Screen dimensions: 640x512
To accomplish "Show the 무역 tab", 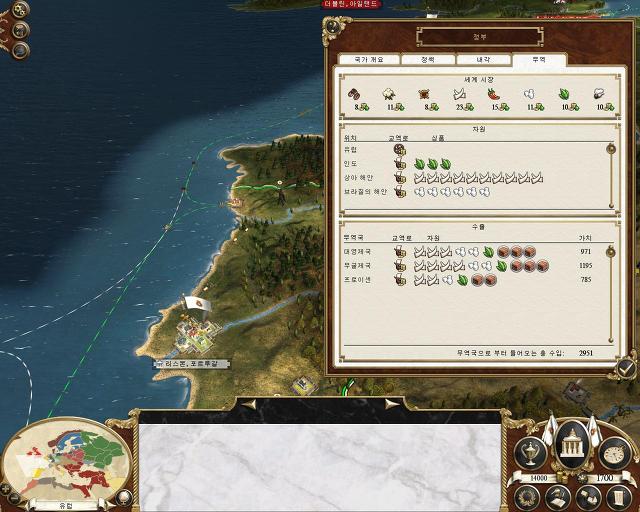I will coord(538,60).
